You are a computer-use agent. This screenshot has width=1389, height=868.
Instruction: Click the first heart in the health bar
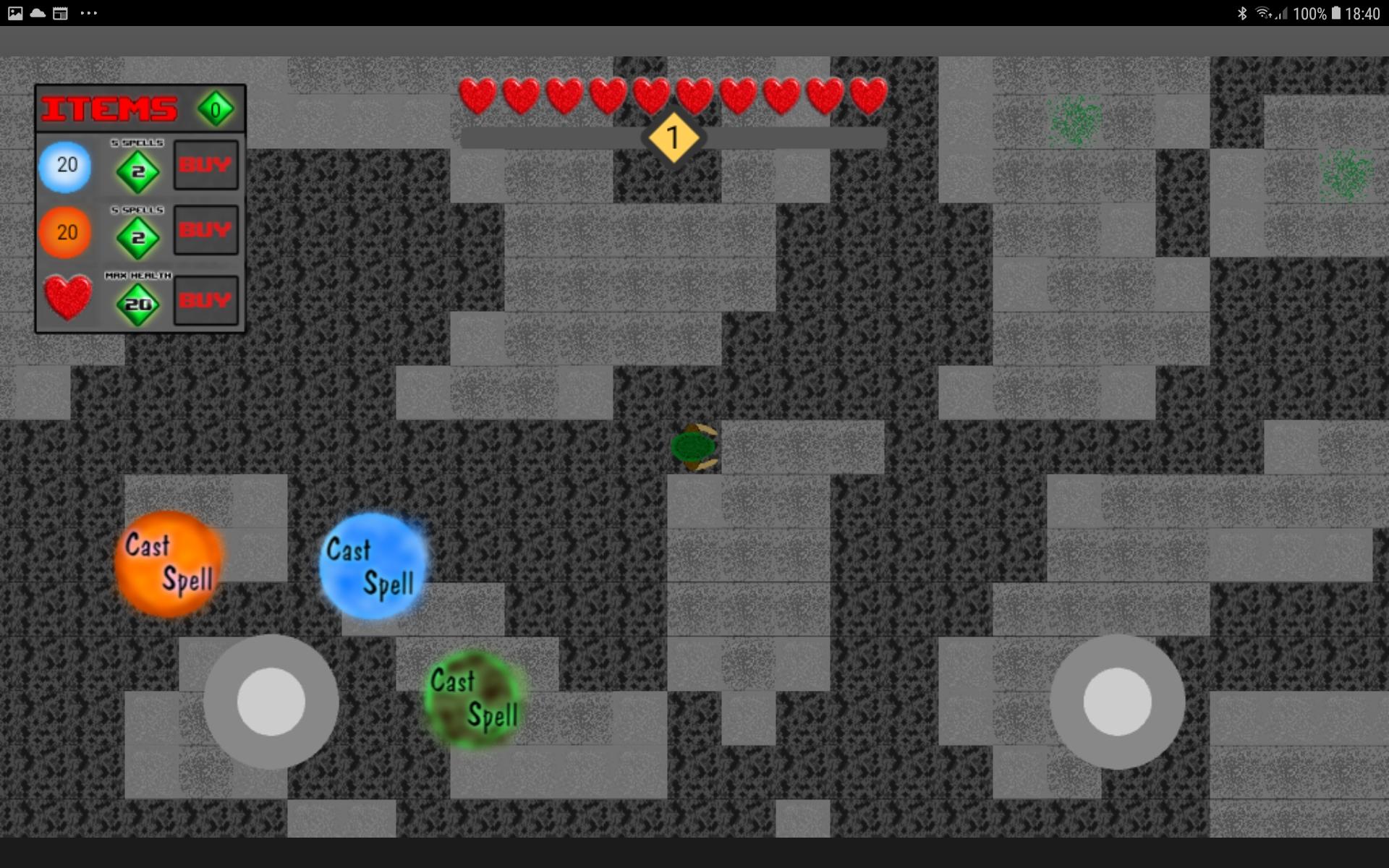click(x=478, y=95)
